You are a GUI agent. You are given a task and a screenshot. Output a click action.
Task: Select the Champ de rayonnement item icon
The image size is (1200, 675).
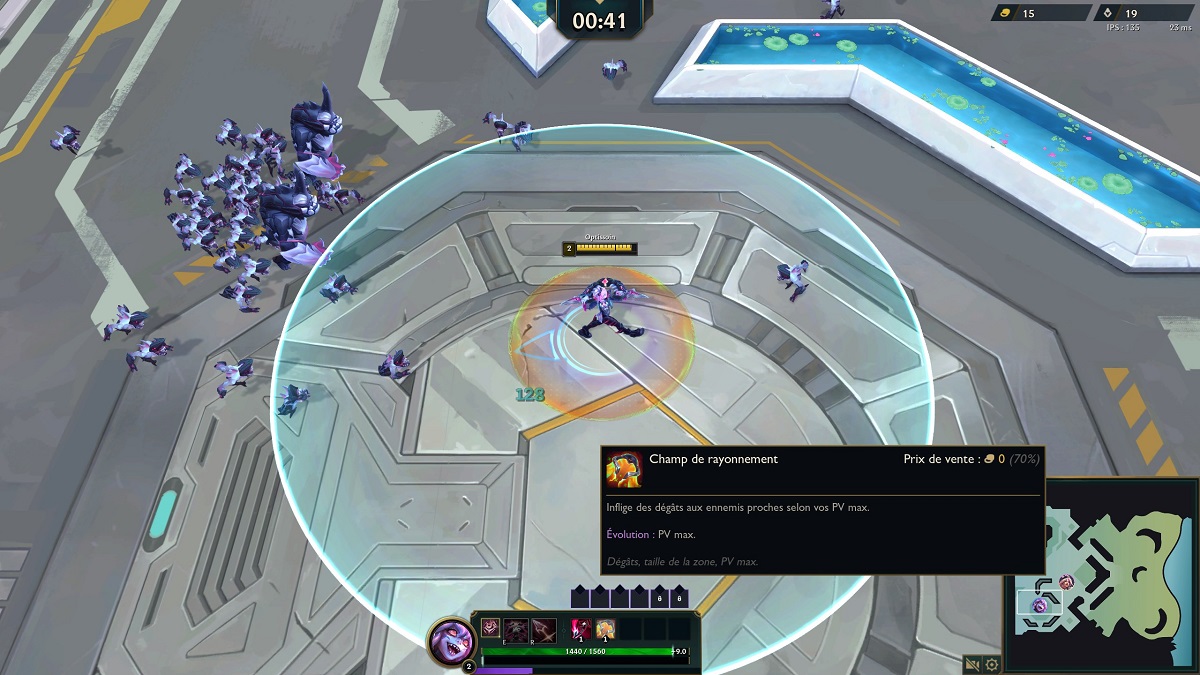[605, 629]
